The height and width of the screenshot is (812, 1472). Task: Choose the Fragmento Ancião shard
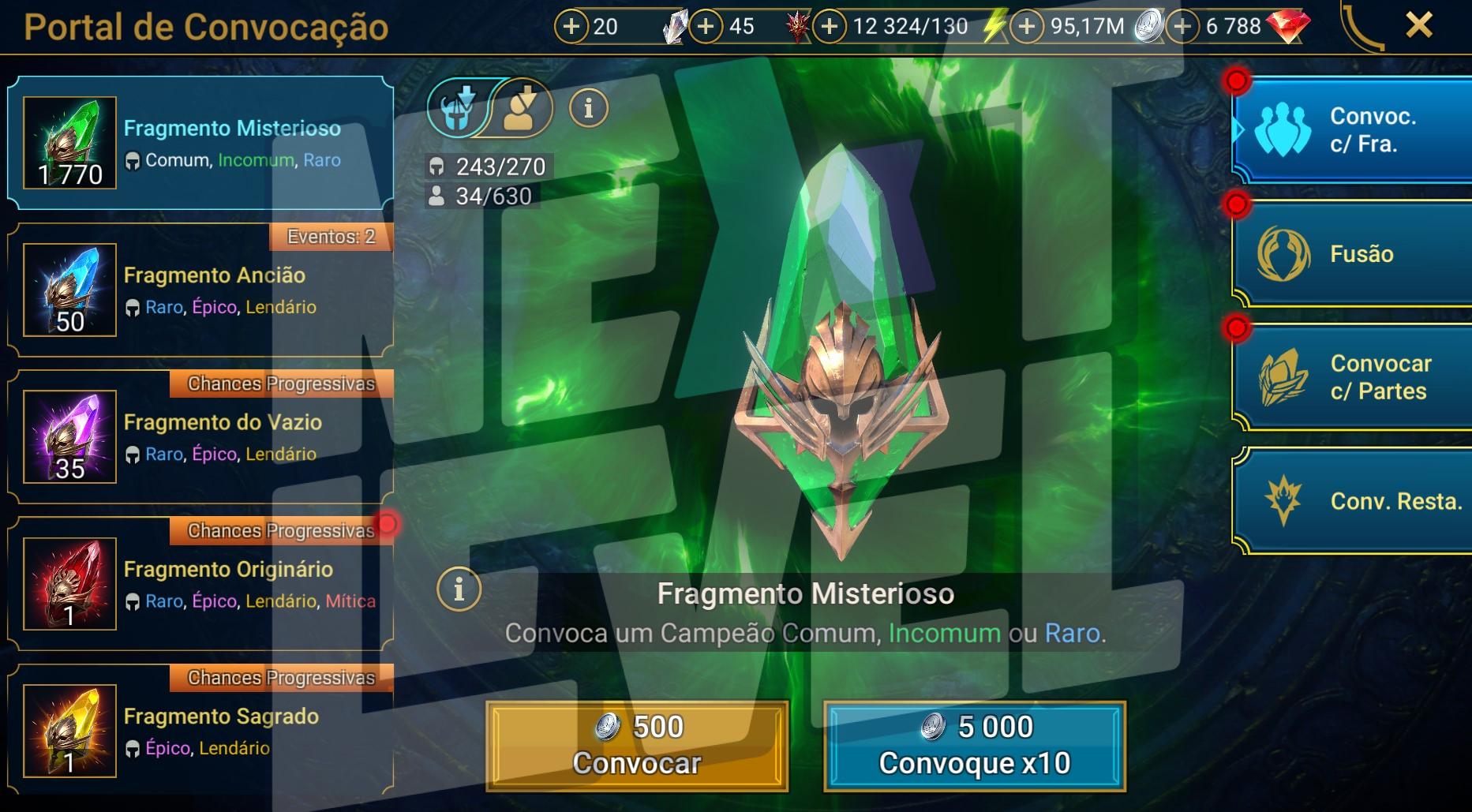point(200,290)
